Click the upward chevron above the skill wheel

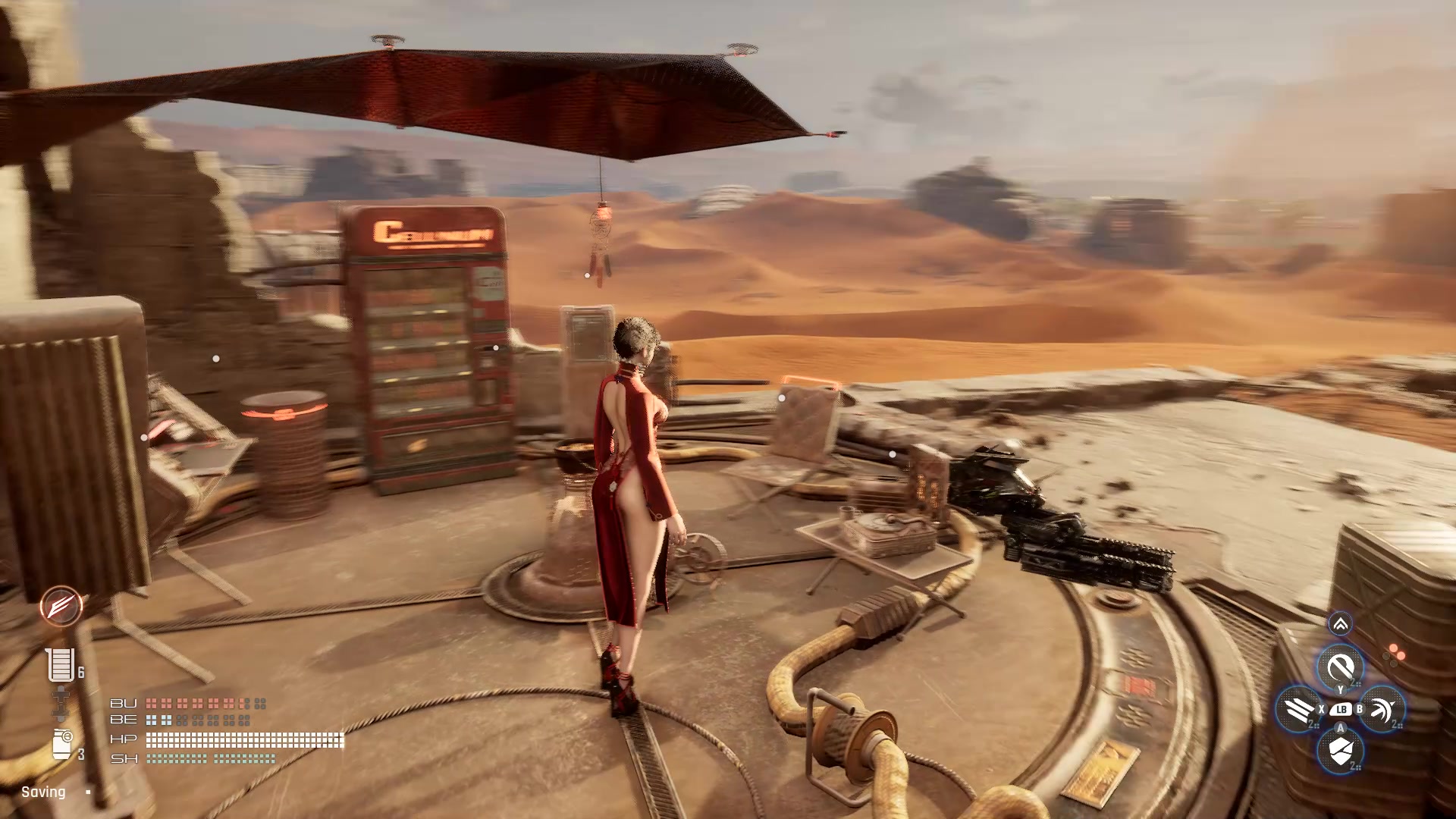[x=1341, y=623]
